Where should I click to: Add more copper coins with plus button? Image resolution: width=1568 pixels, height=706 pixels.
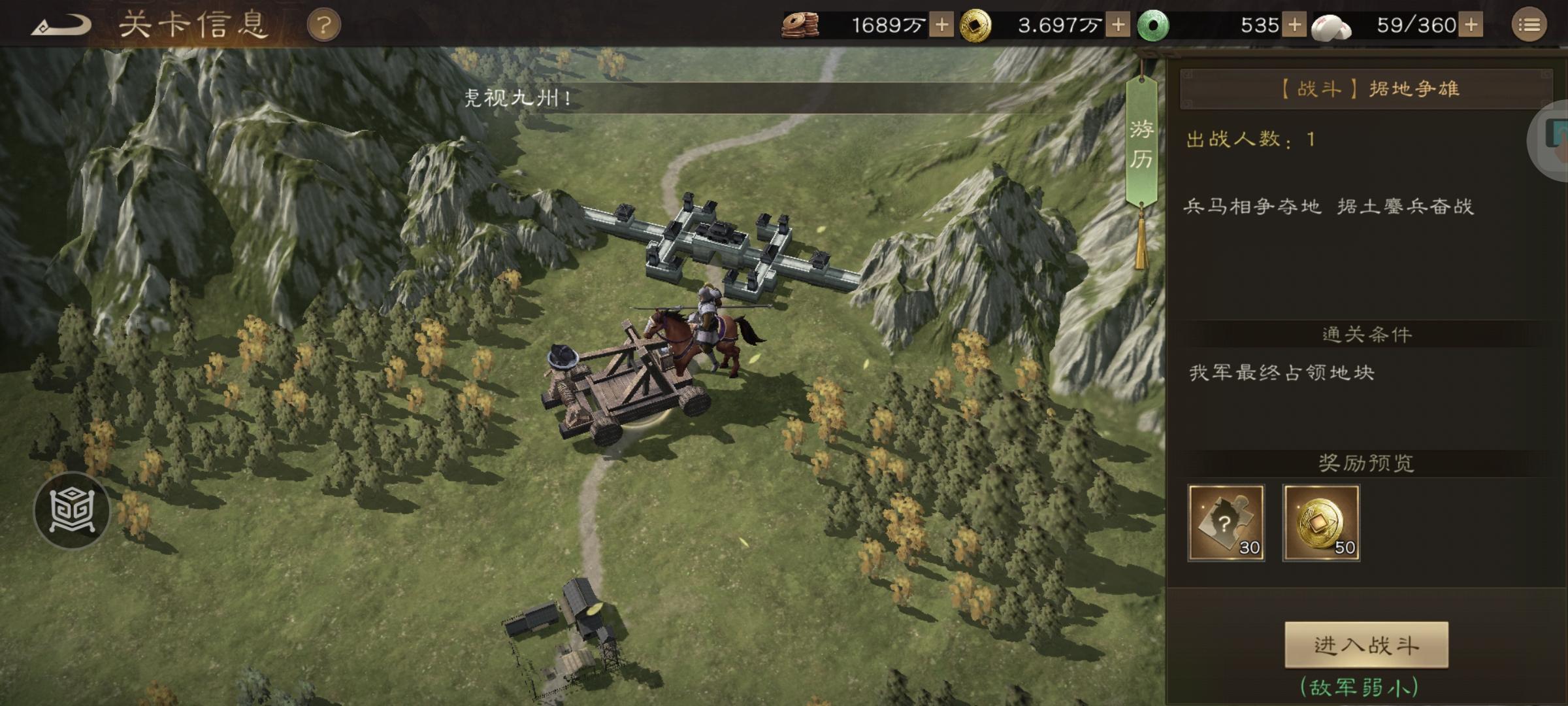(x=941, y=25)
